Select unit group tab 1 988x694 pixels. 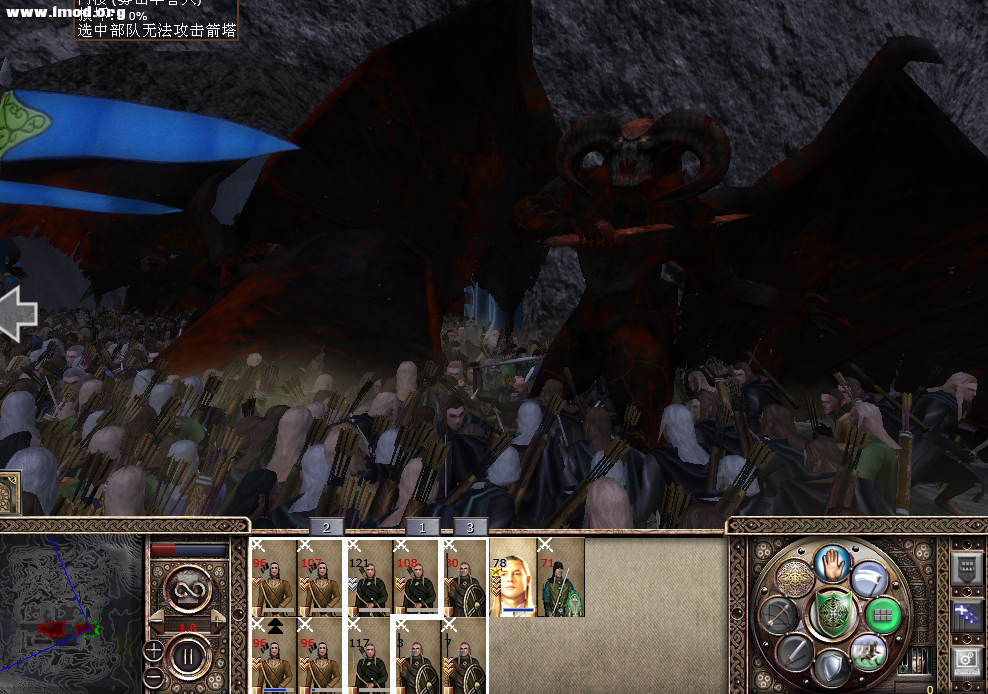422,527
